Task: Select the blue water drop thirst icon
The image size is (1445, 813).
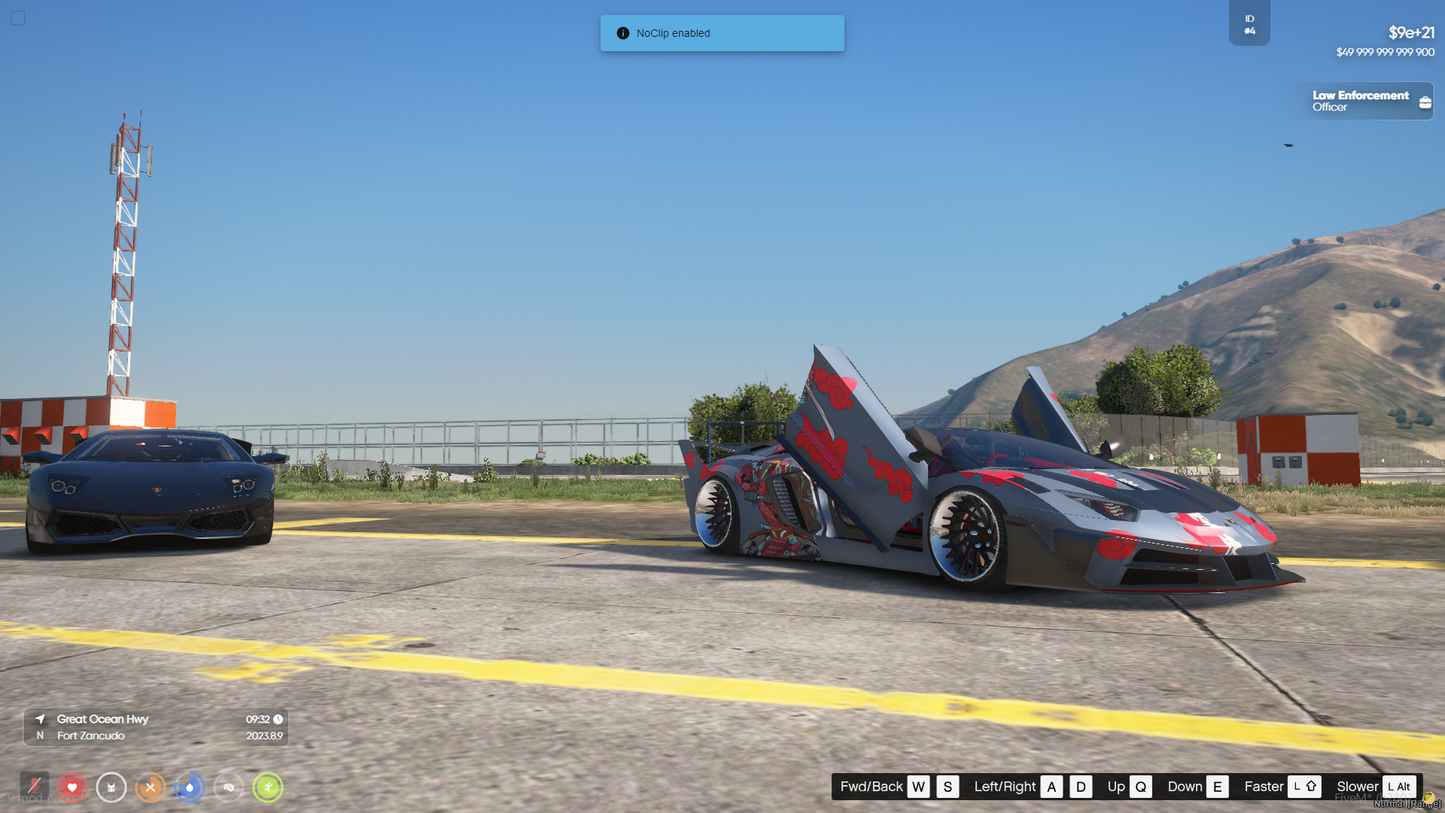Action: (x=189, y=787)
